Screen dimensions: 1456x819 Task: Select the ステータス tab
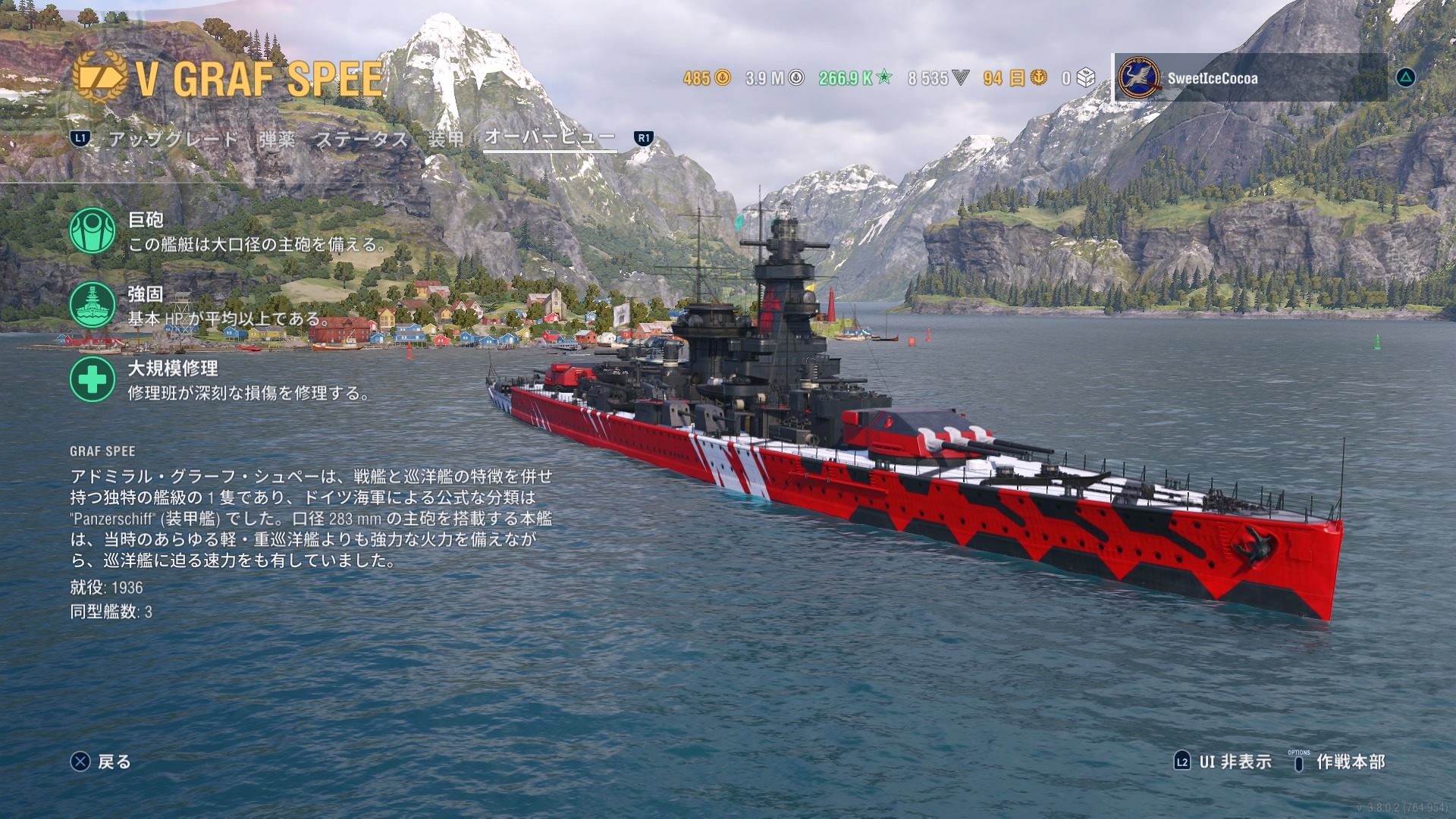click(362, 139)
